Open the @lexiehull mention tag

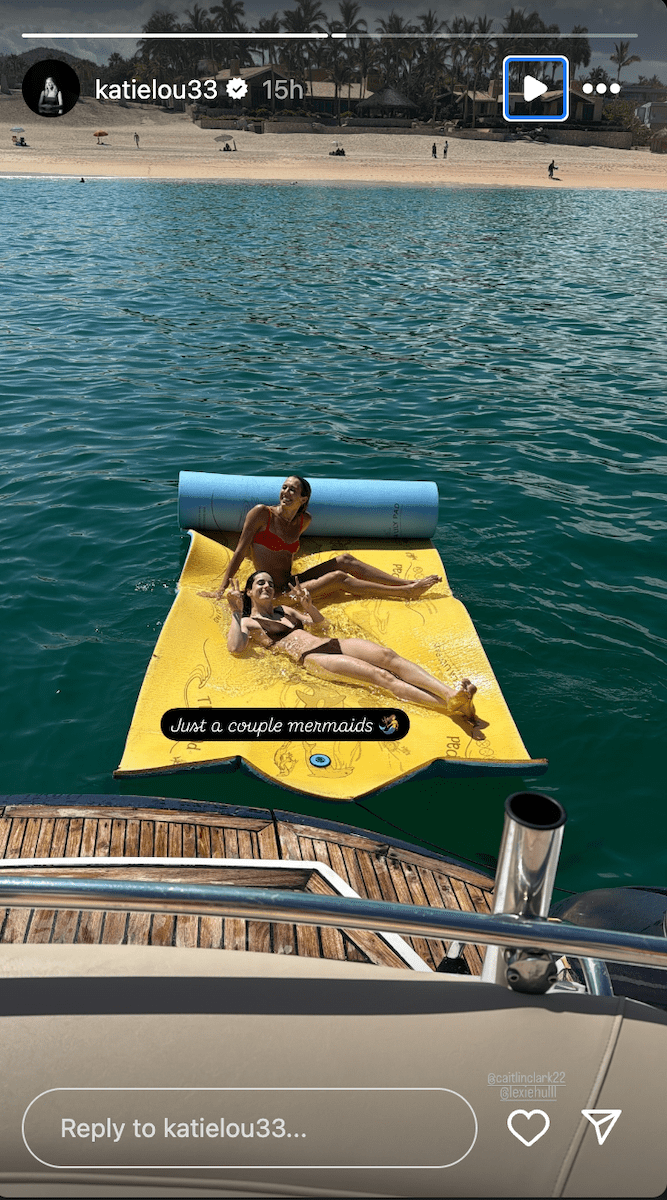pyautogui.click(x=527, y=1093)
